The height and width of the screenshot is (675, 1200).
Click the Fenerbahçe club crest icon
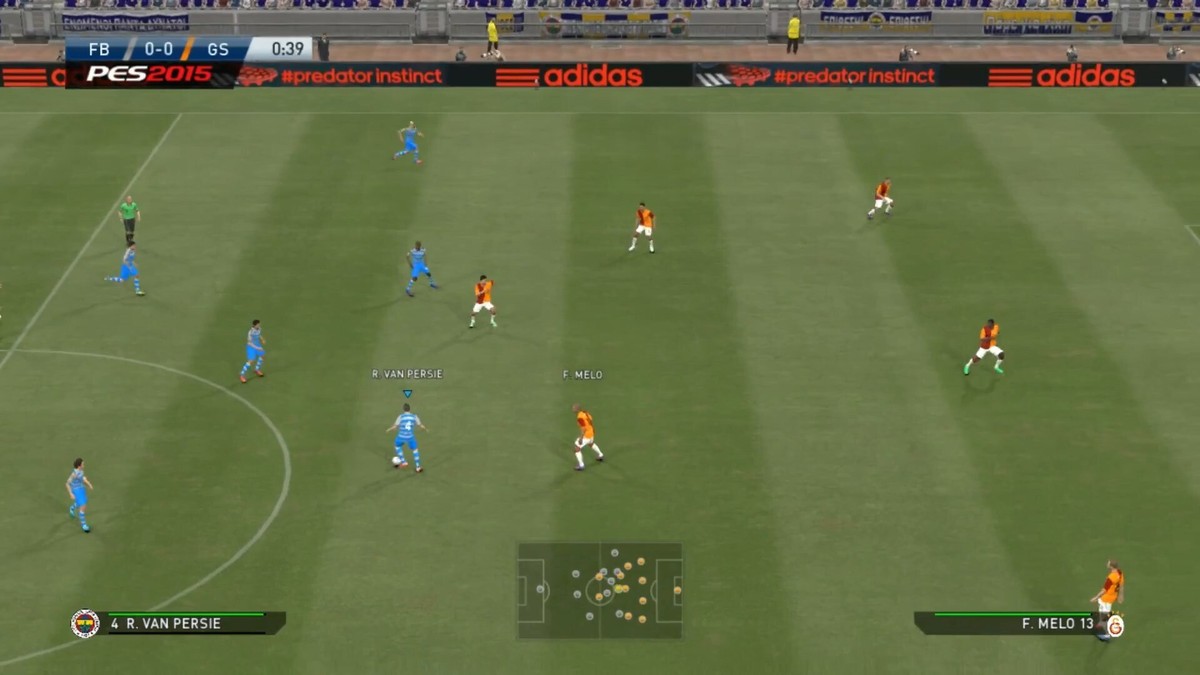click(x=85, y=623)
